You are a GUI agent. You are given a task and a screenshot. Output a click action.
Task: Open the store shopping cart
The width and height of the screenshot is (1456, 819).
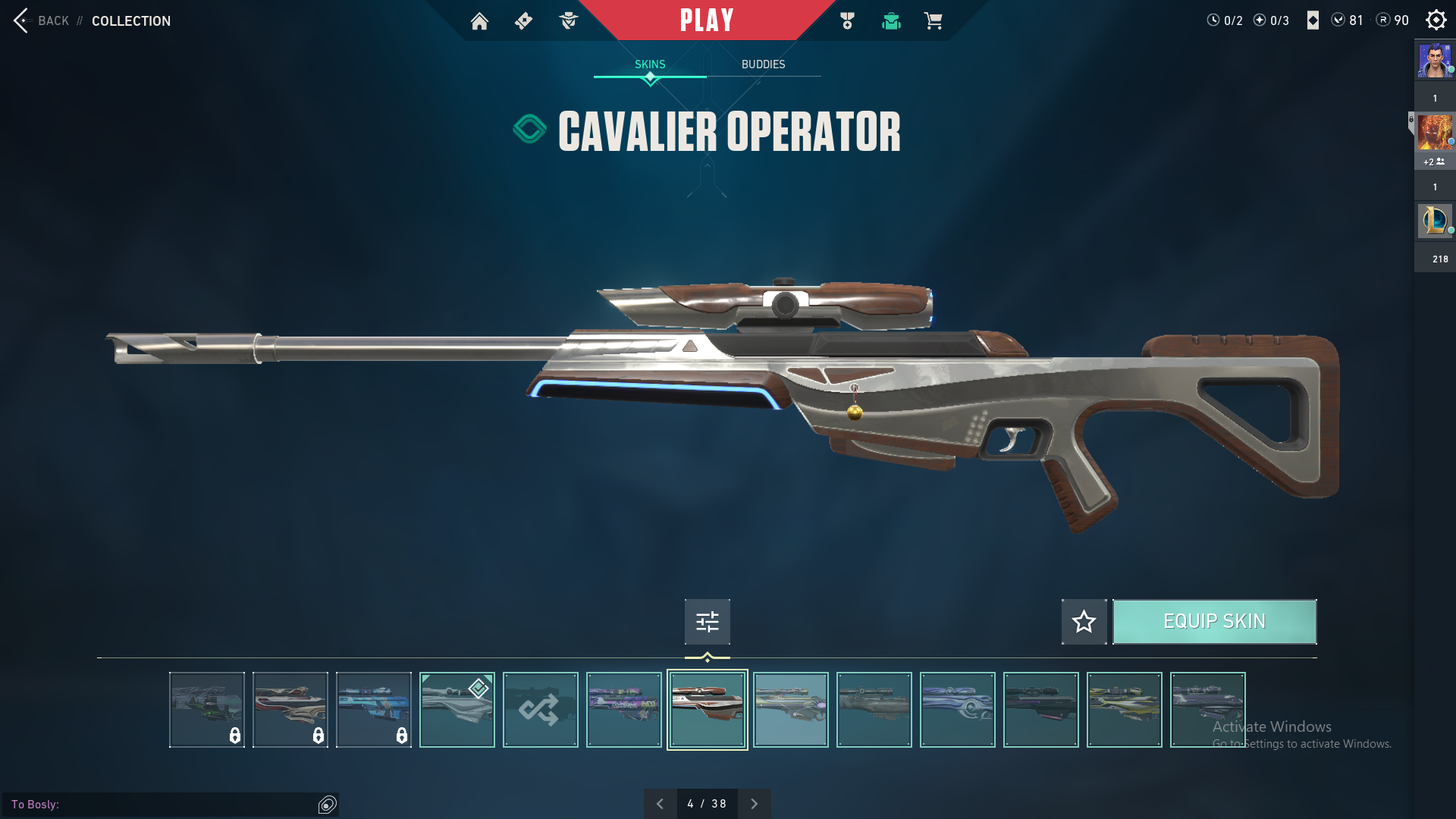pyautogui.click(x=933, y=21)
